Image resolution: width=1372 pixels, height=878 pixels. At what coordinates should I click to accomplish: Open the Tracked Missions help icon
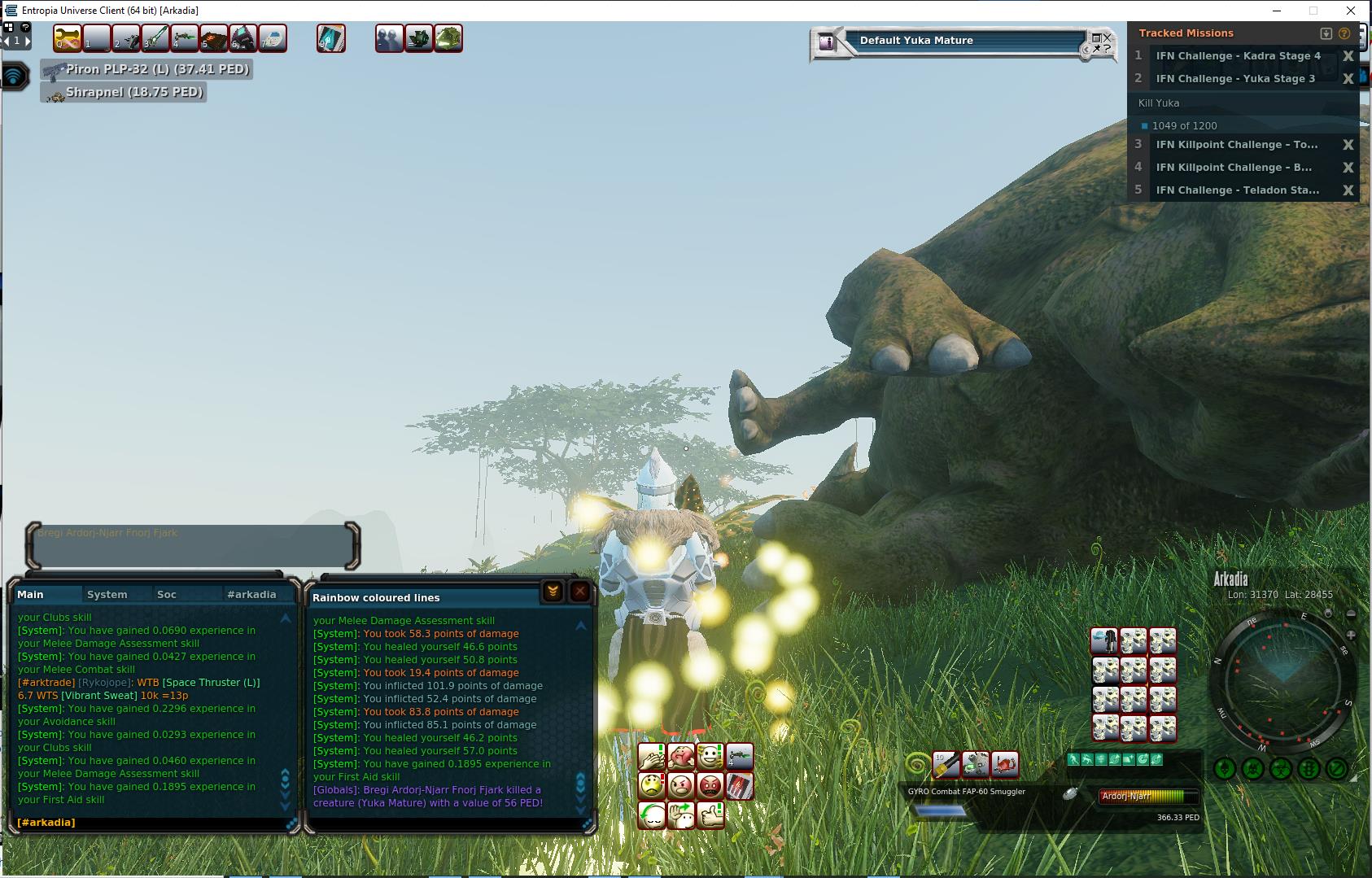(x=1344, y=33)
